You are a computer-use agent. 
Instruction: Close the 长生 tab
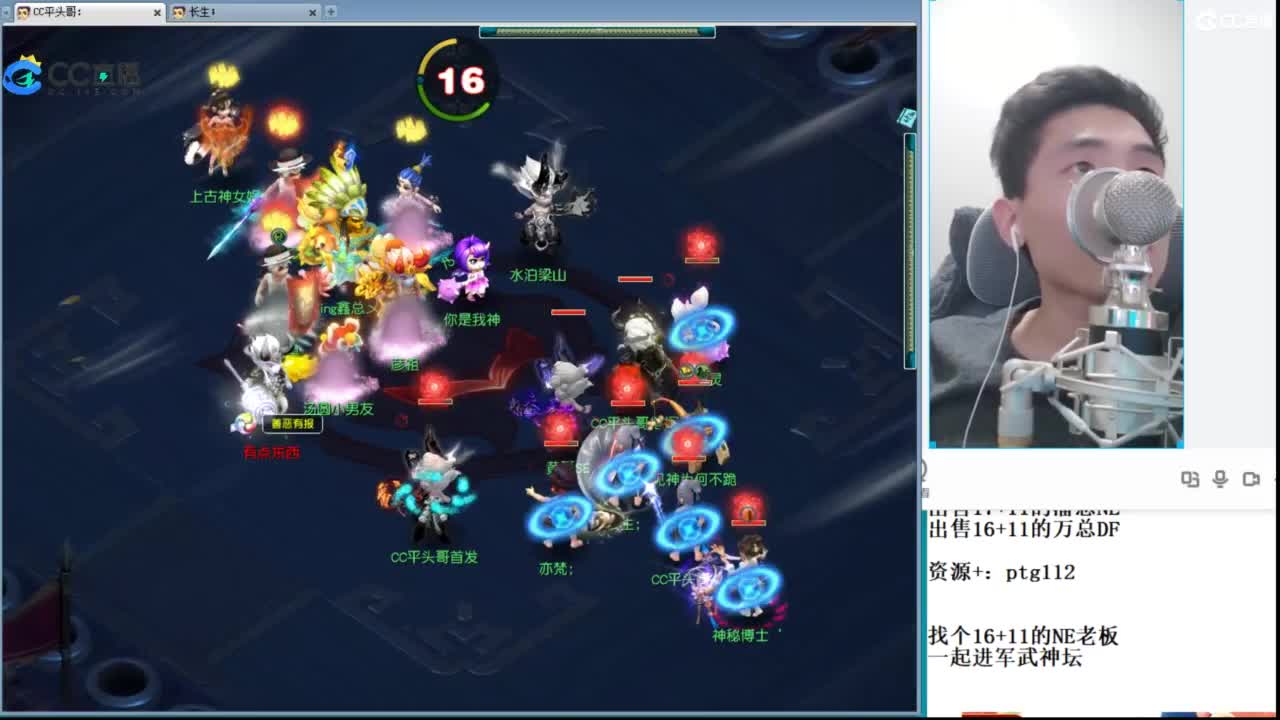coord(313,13)
